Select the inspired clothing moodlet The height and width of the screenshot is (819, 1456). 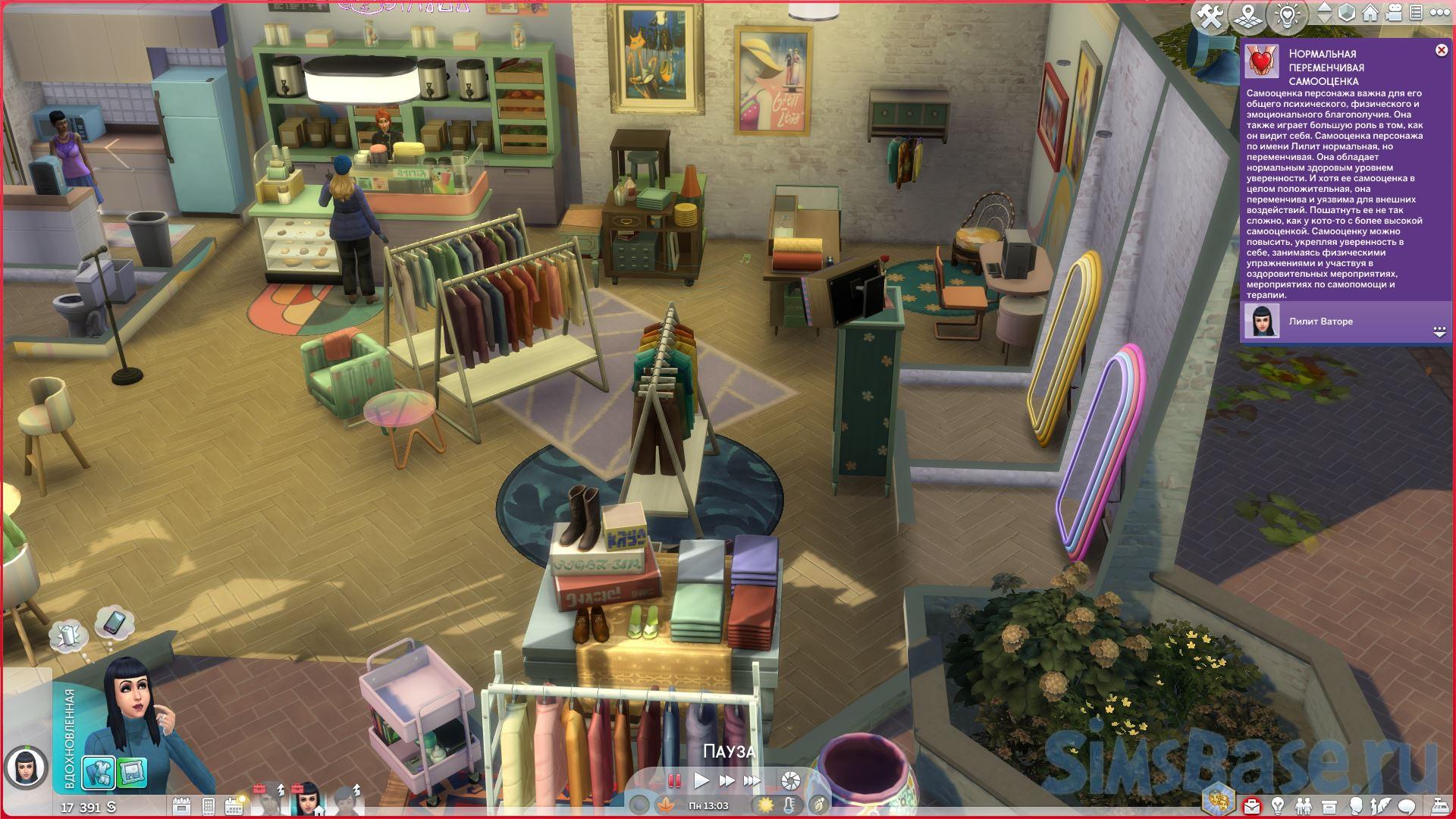99,772
